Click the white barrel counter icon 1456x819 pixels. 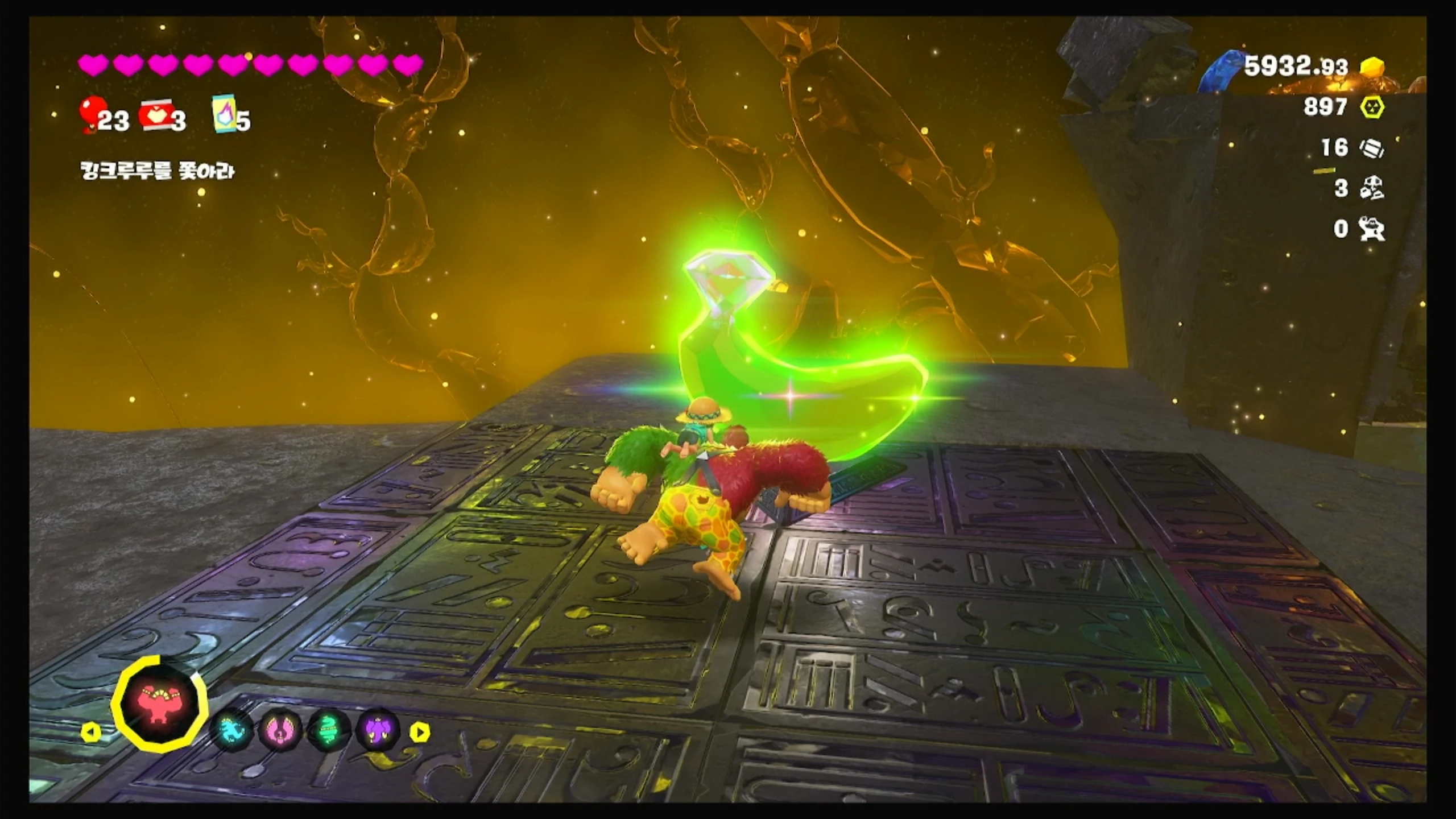(1372, 148)
